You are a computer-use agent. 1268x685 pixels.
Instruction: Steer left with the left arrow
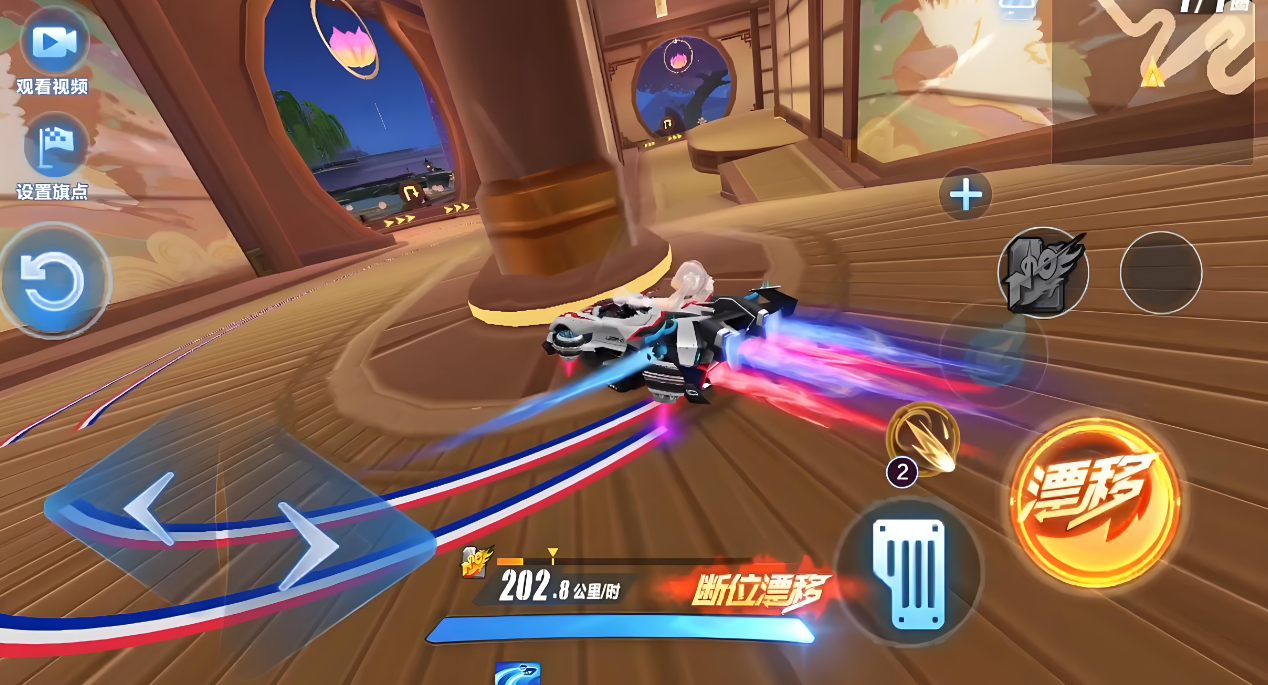coord(148,508)
